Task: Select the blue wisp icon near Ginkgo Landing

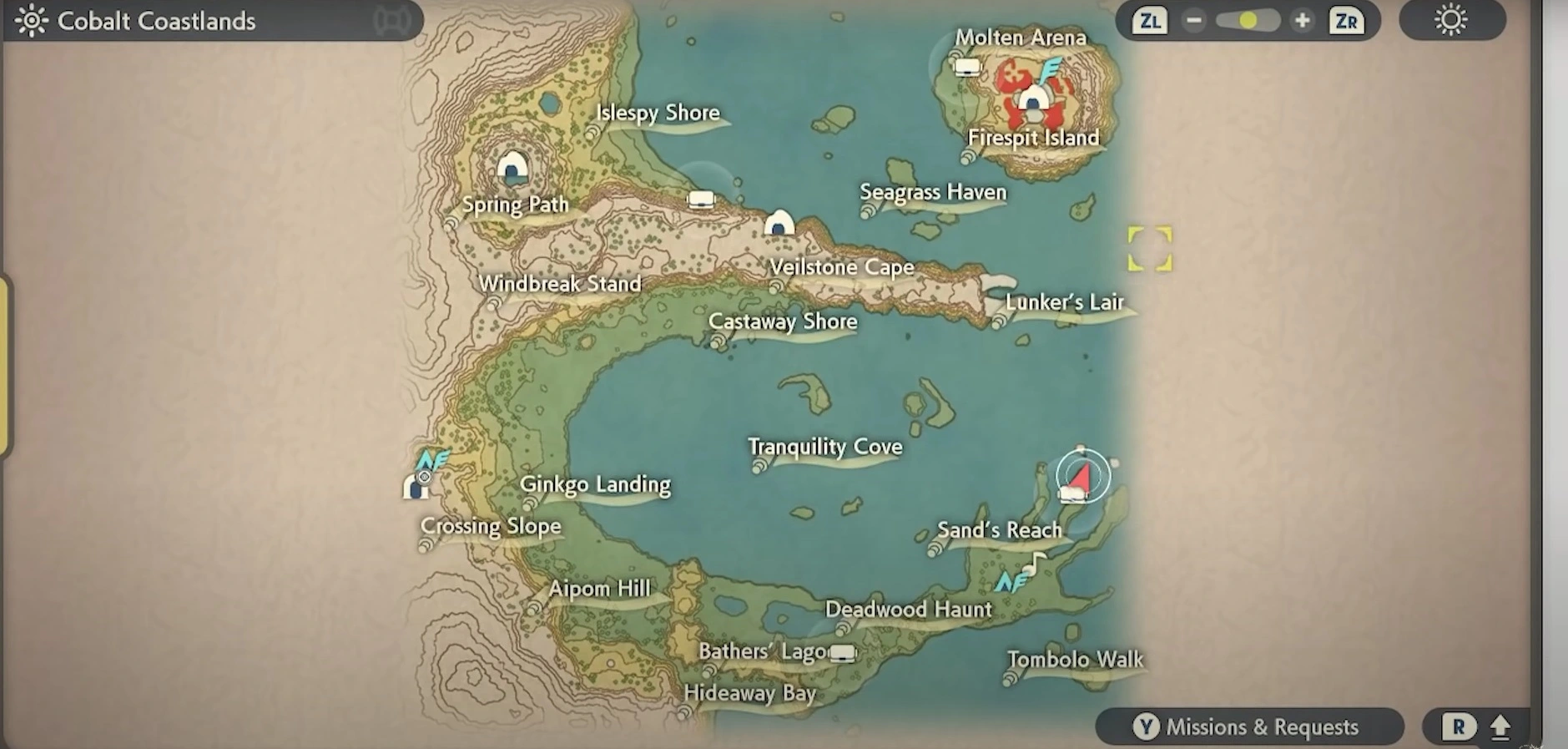Action: pyautogui.click(x=435, y=460)
